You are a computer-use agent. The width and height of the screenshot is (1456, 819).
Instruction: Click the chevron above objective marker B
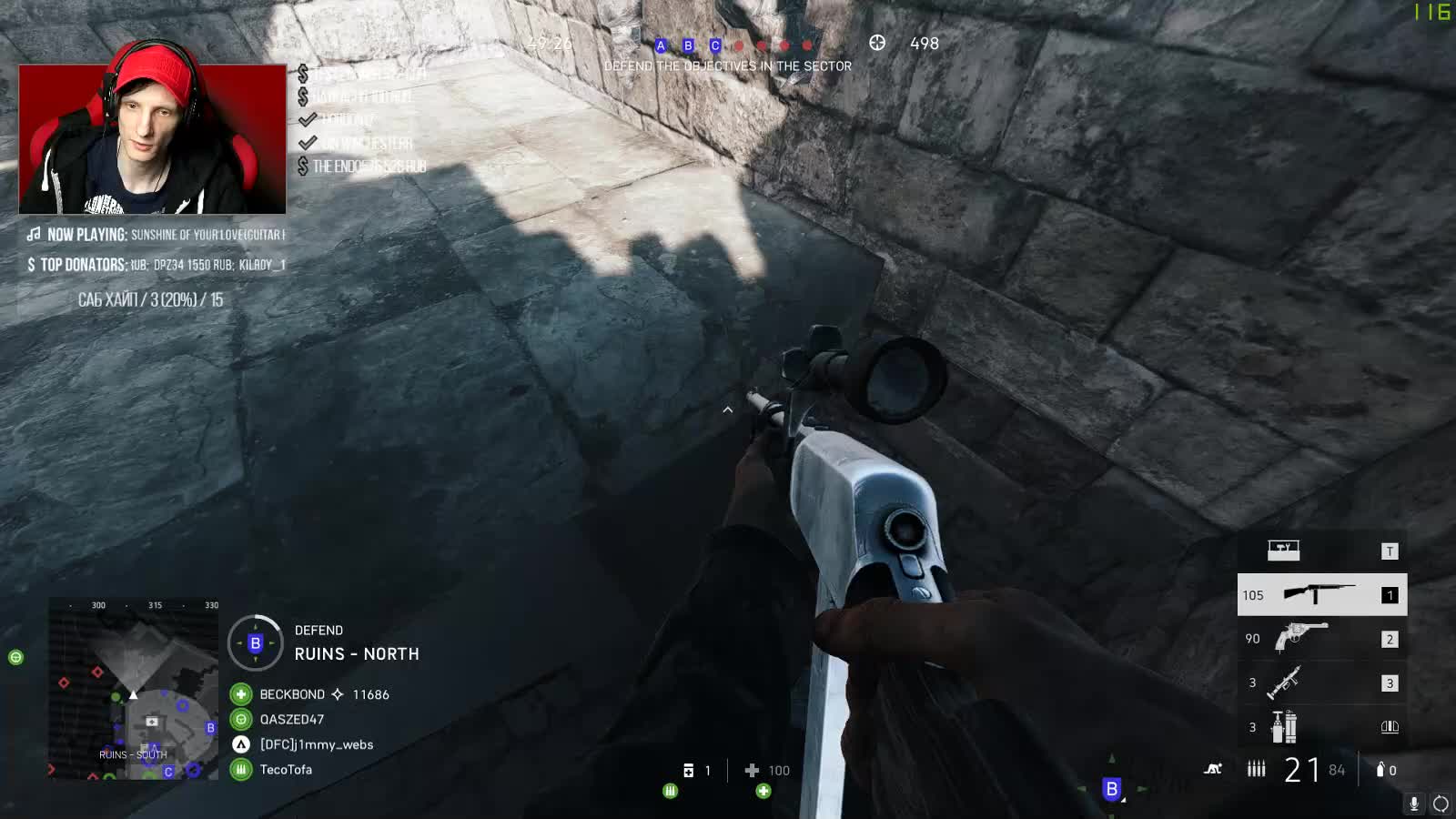tap(728, 410)
